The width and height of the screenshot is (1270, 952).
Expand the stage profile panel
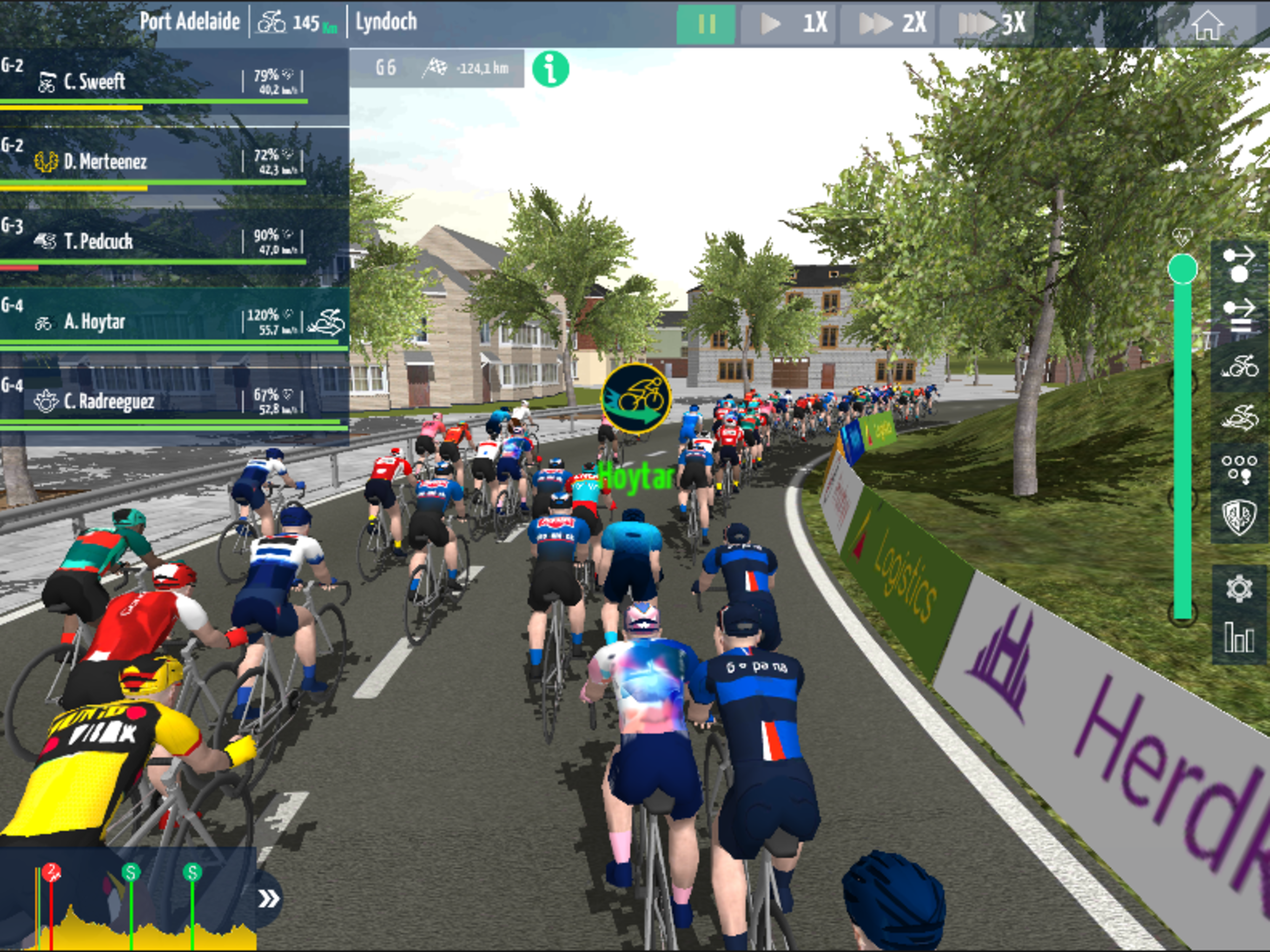coord(269,899)
